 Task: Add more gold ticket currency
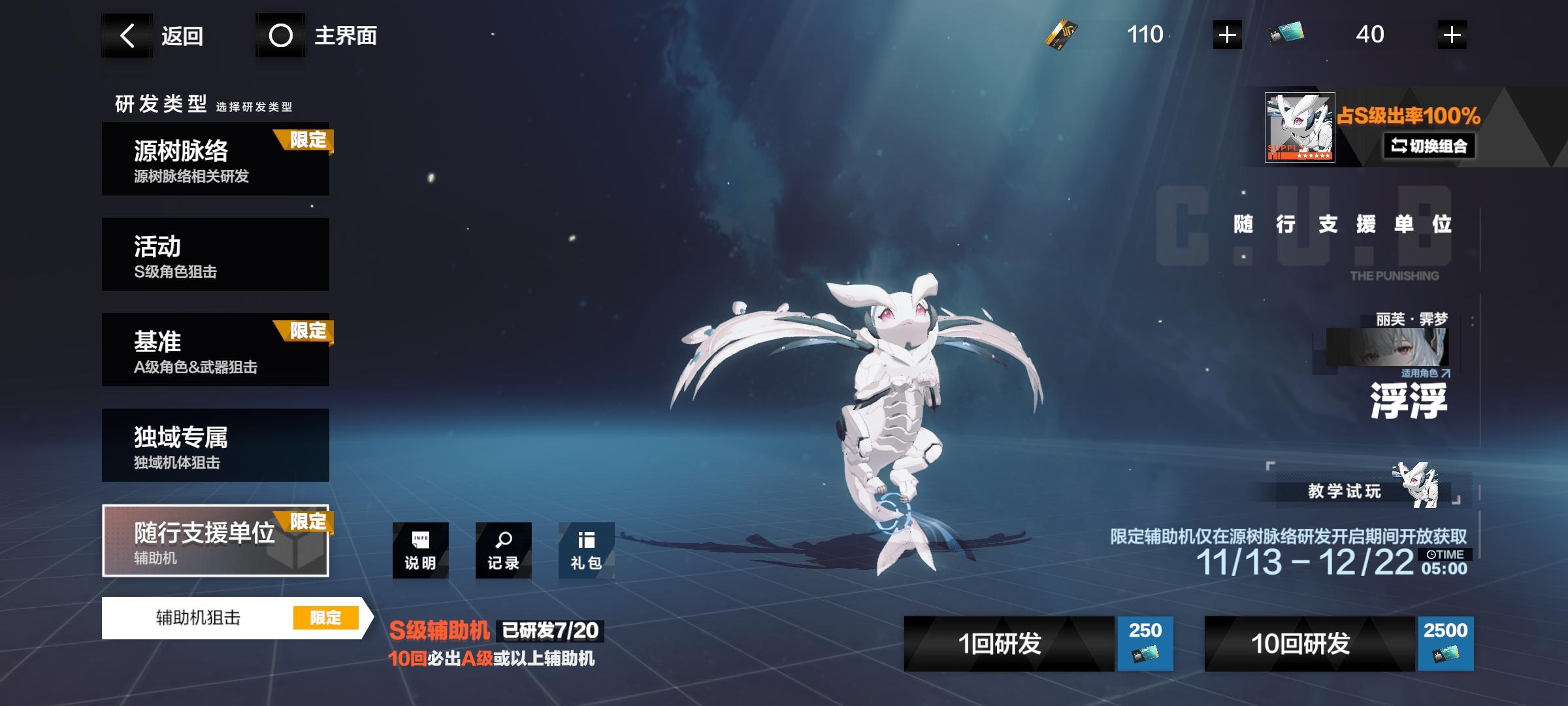[x=1227, y=35]
